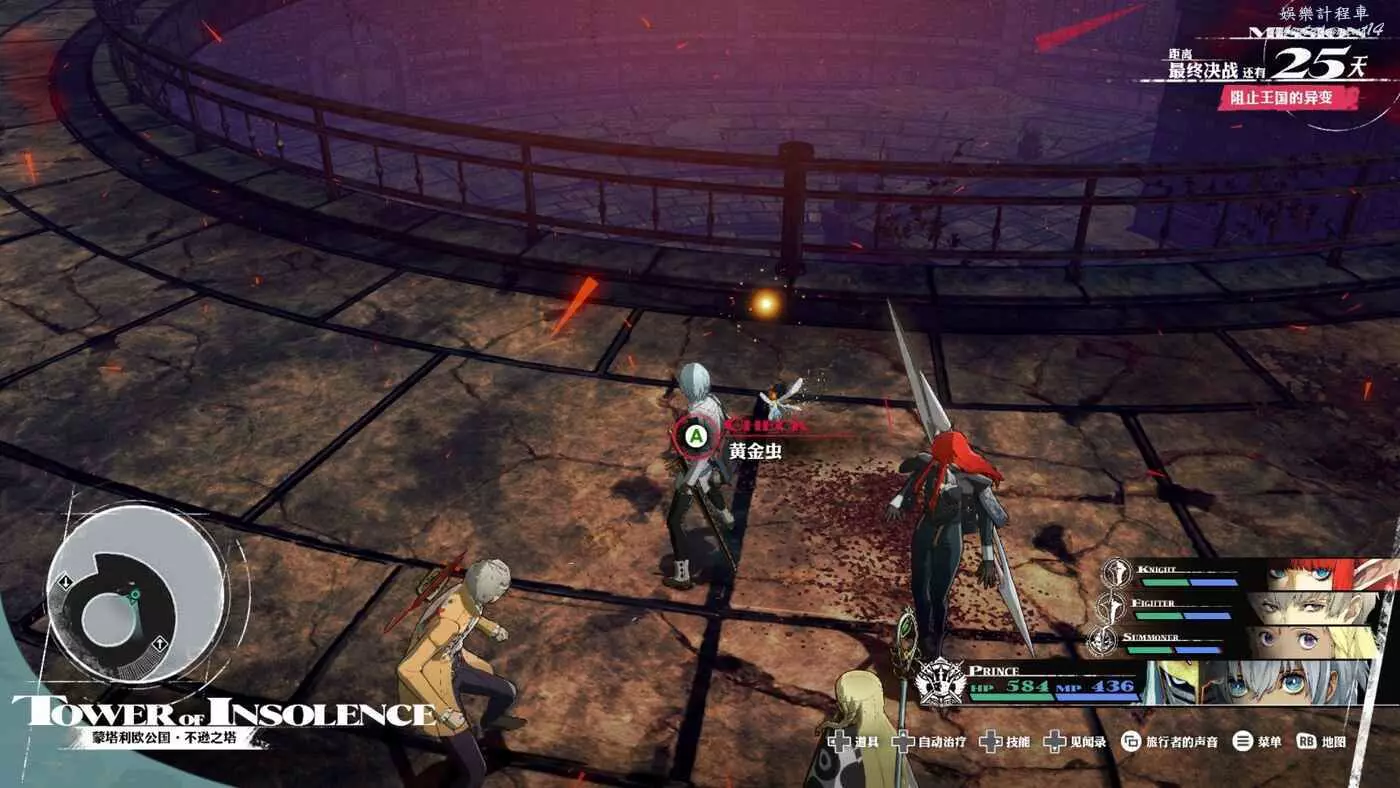Image resolution: width=1400 pixels, height=788 pixels.
Task: Open the 阻止王国的异变 mission tracker
Action: (x=1288, y=98)
